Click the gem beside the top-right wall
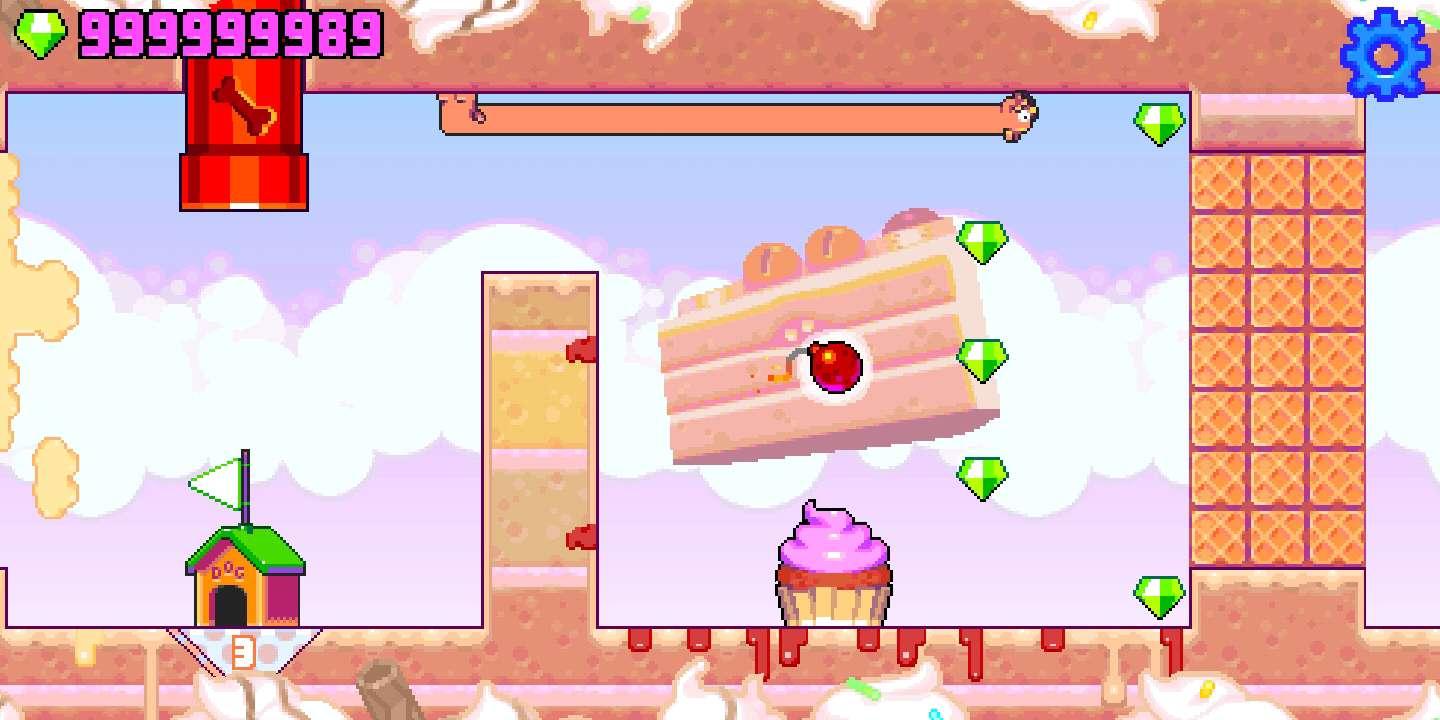 tap(1160, 125)
